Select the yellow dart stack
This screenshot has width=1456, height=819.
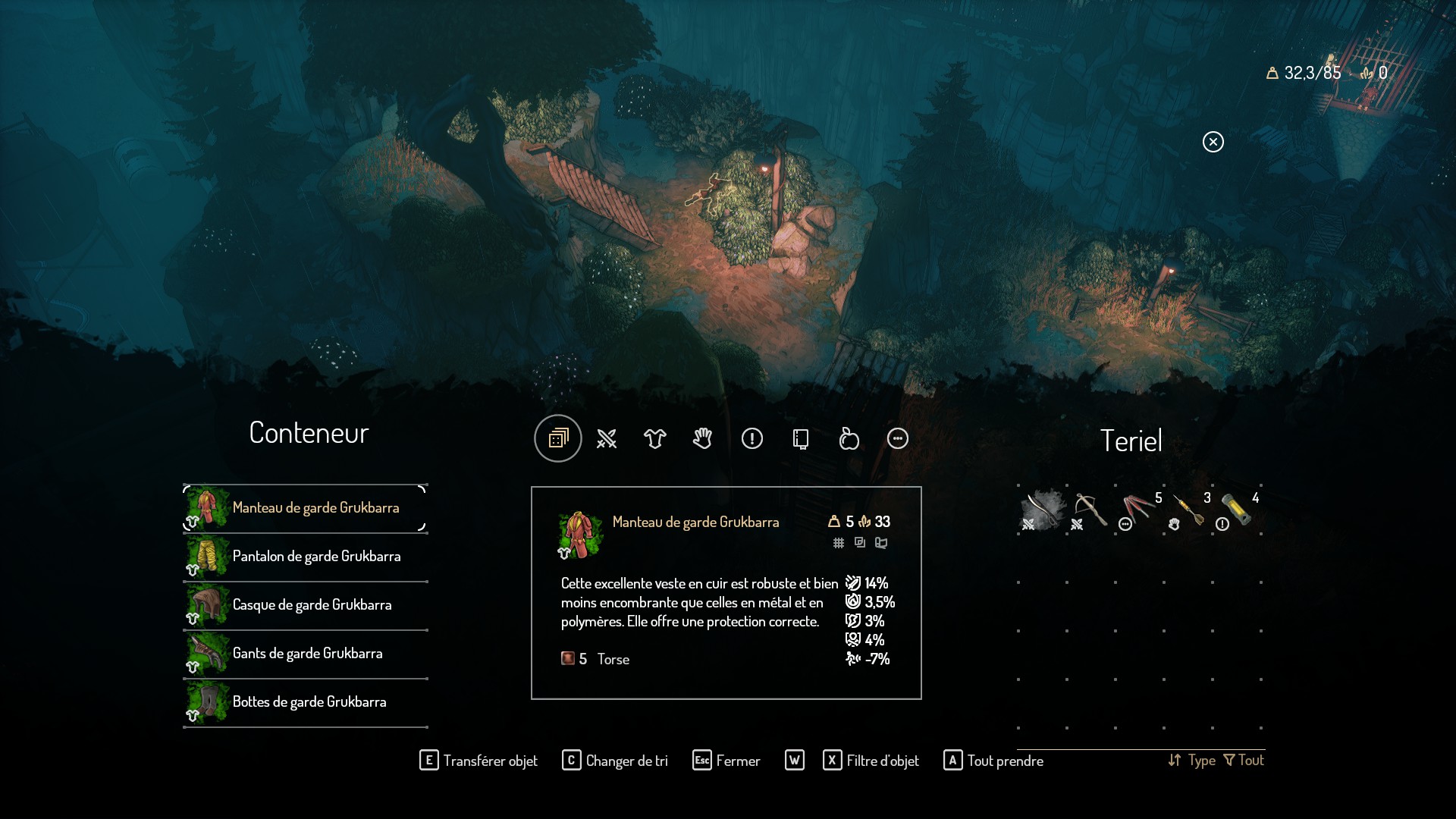[1188, 510]
